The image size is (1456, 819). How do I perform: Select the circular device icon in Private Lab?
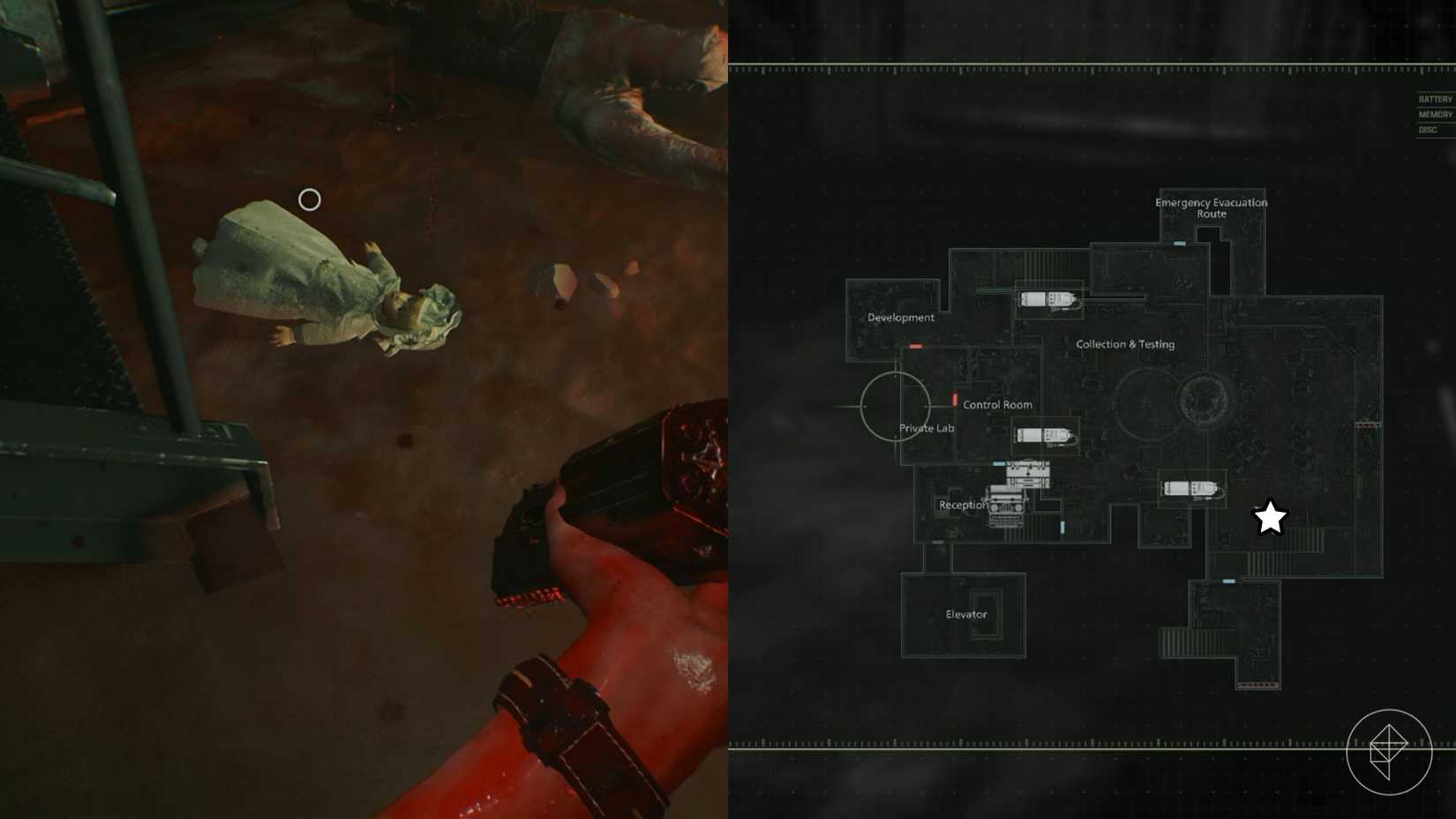coord(895,406)
